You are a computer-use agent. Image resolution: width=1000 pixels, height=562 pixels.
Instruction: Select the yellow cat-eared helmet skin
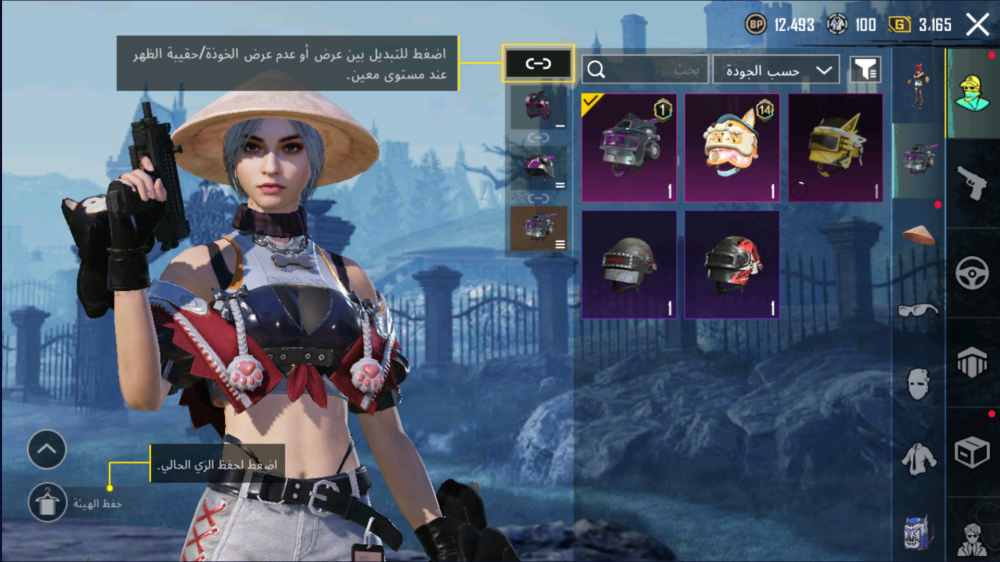(x=835, y=148)
